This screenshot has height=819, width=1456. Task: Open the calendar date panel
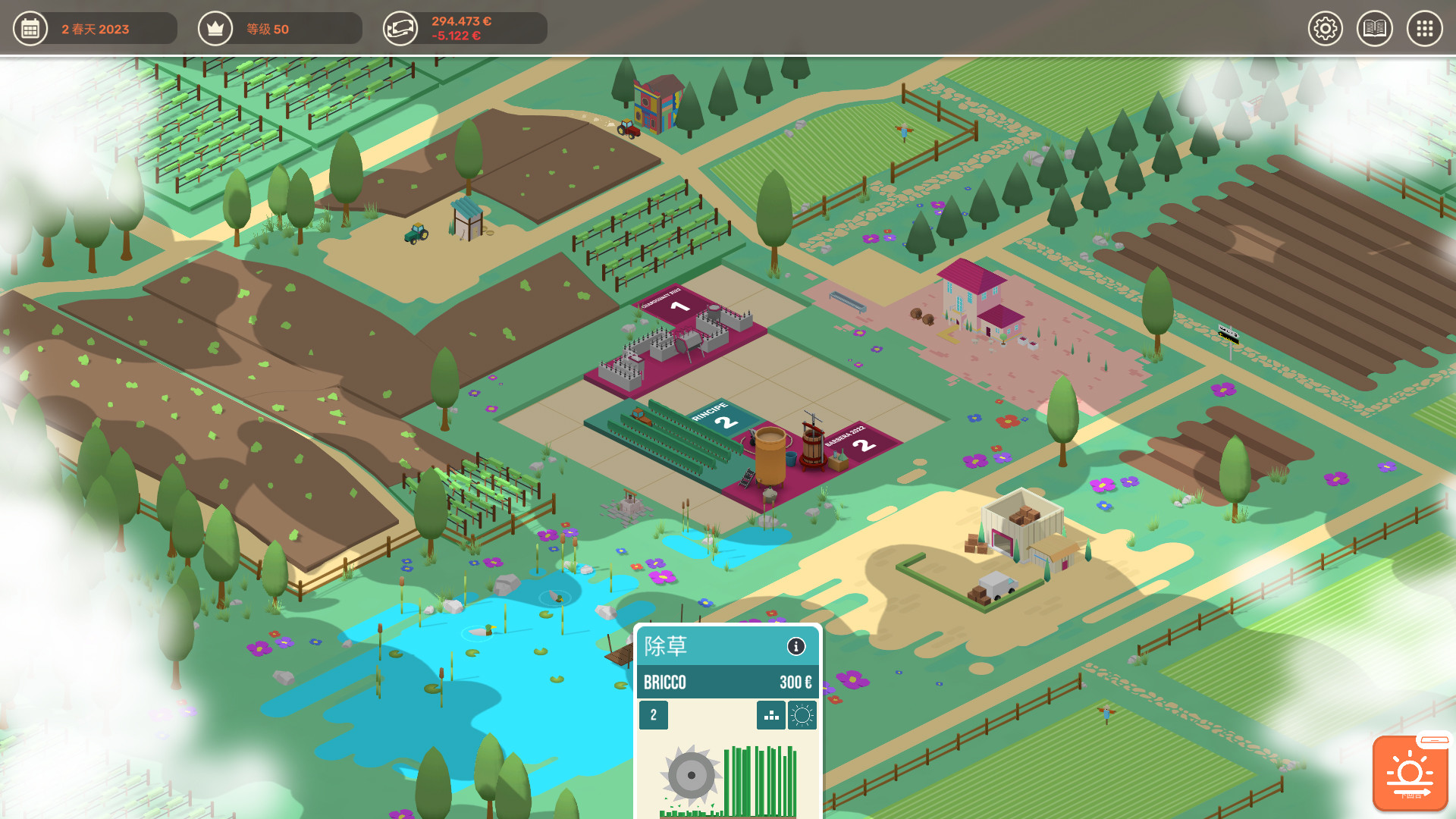click(x=30, y=28)
